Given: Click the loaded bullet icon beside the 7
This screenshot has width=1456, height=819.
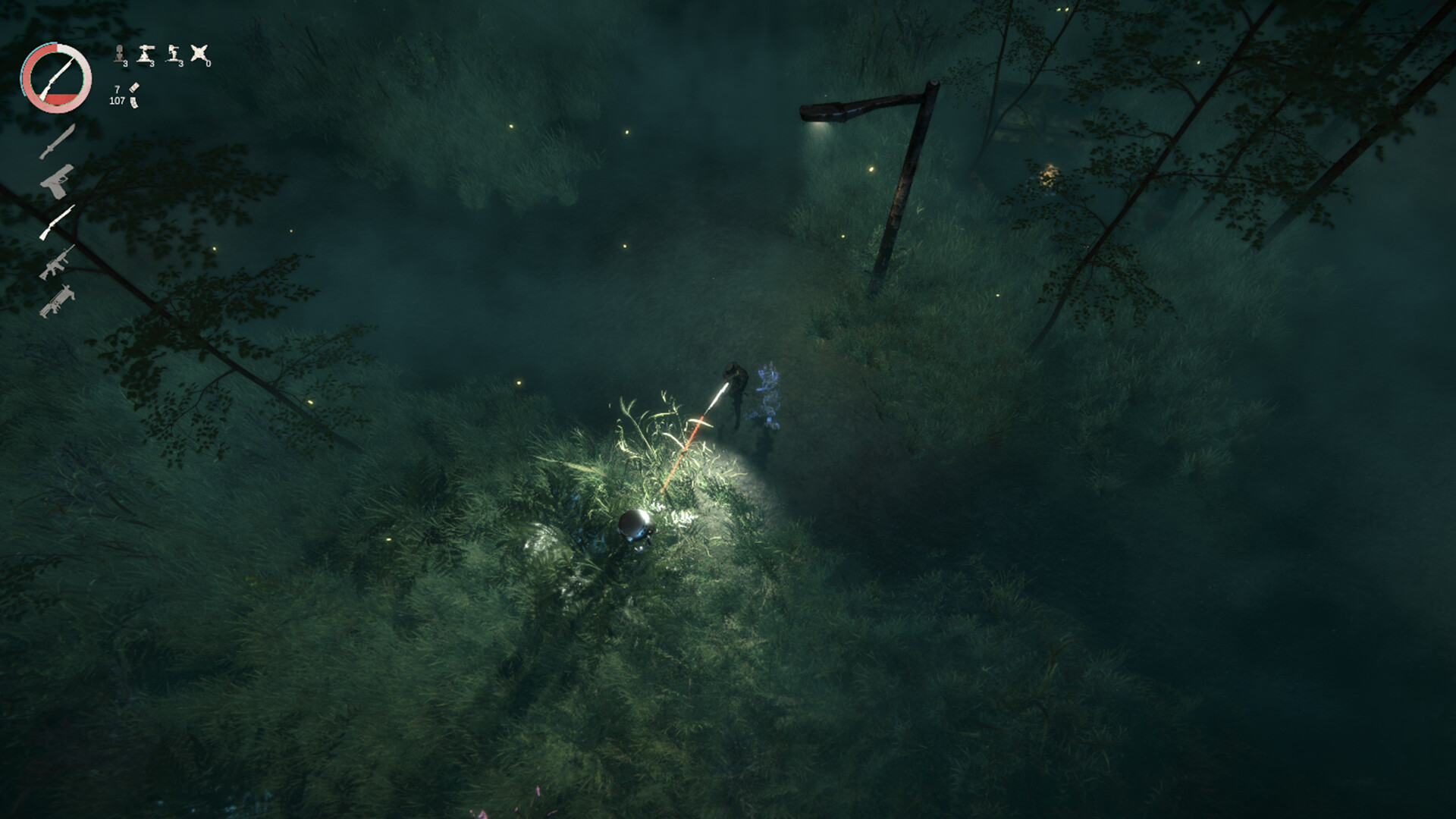Looking at the screenshot, I should click(134, 88).
